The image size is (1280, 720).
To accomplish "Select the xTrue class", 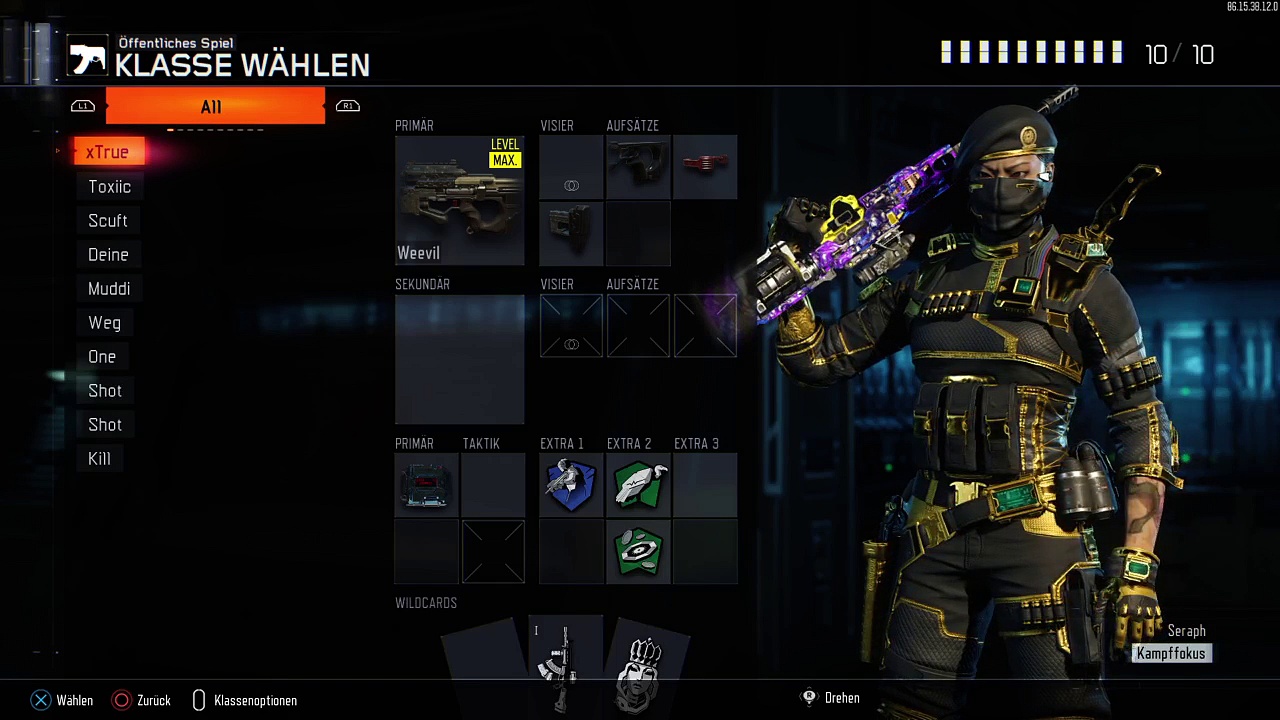I will click(107, 152).
